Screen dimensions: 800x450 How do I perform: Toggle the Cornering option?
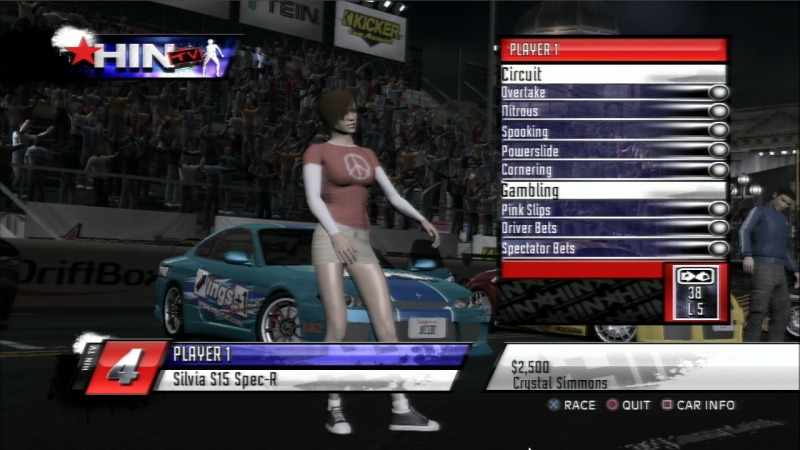pyautogui.click(x=718, y=170)
